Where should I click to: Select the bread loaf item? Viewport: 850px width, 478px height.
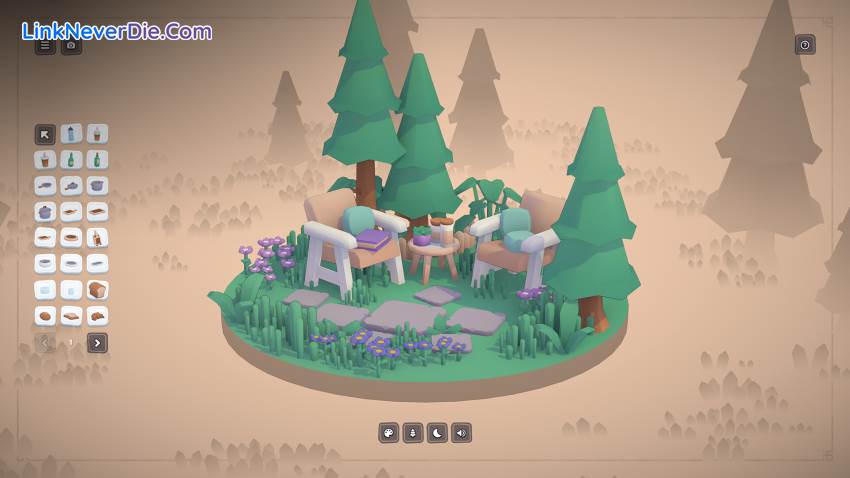[97, 290]
